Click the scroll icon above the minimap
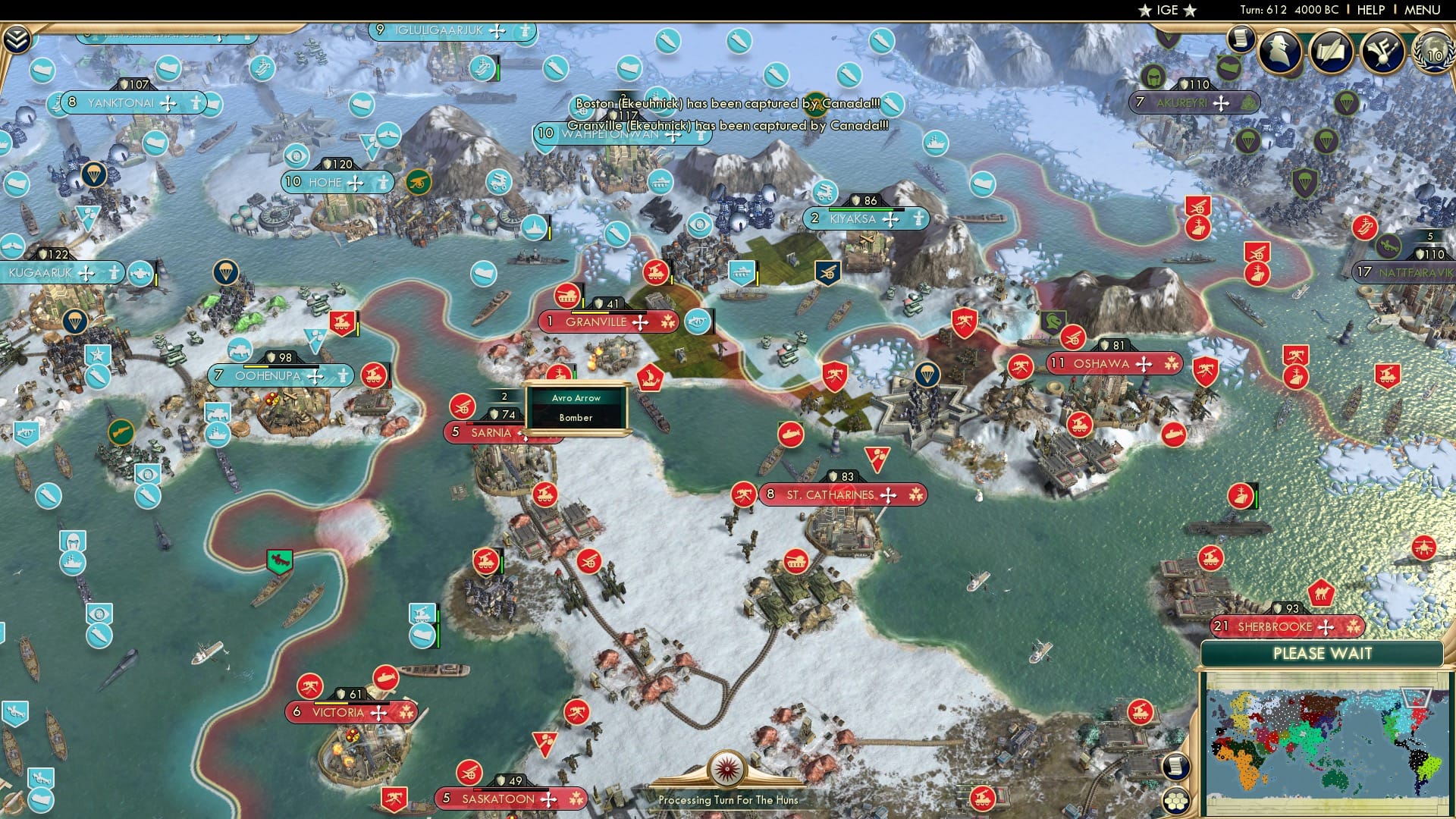Viewport: 1456px width, 819px height. 1176,767
